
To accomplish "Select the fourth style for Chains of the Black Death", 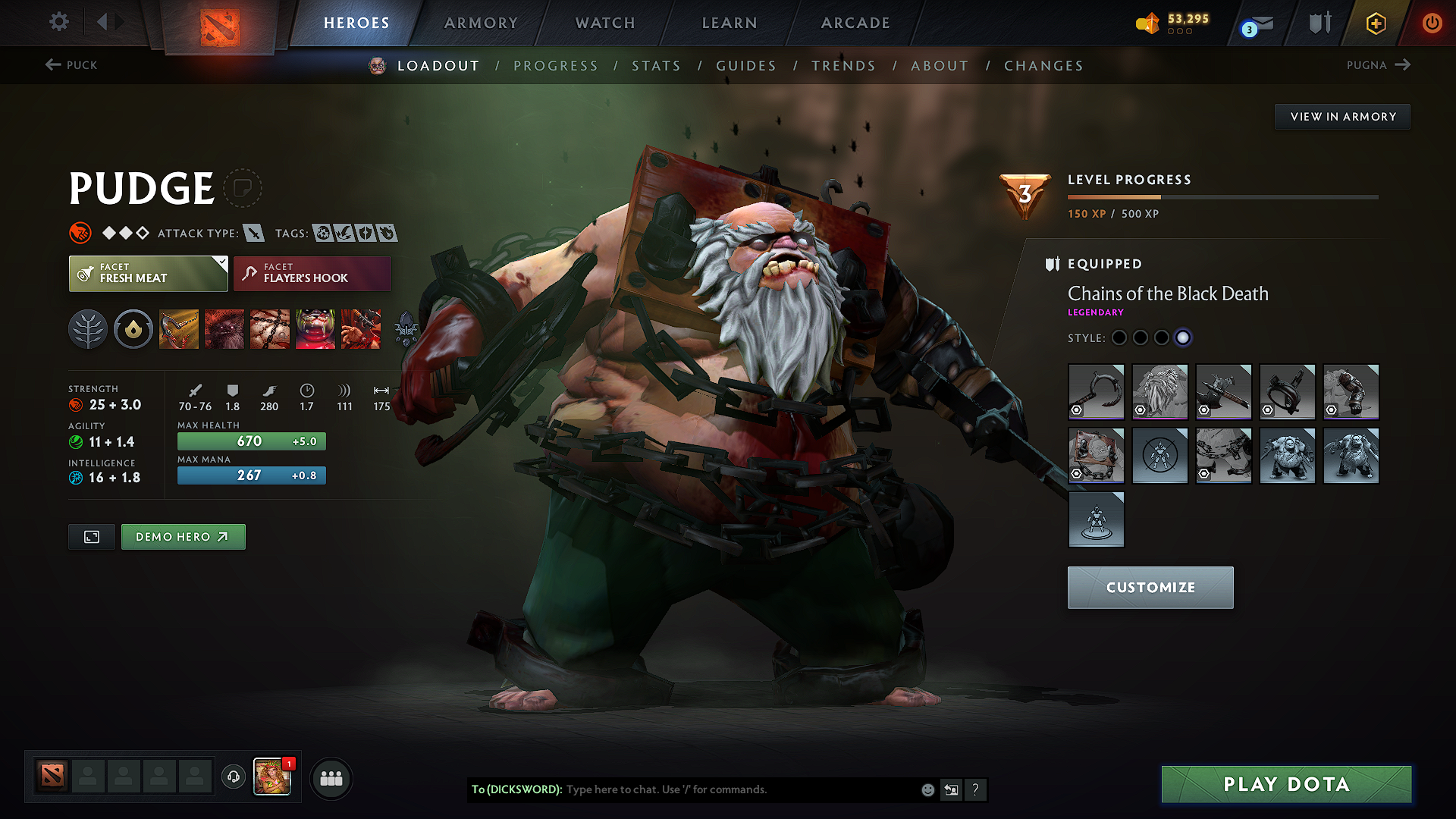I will (1184, 338).
